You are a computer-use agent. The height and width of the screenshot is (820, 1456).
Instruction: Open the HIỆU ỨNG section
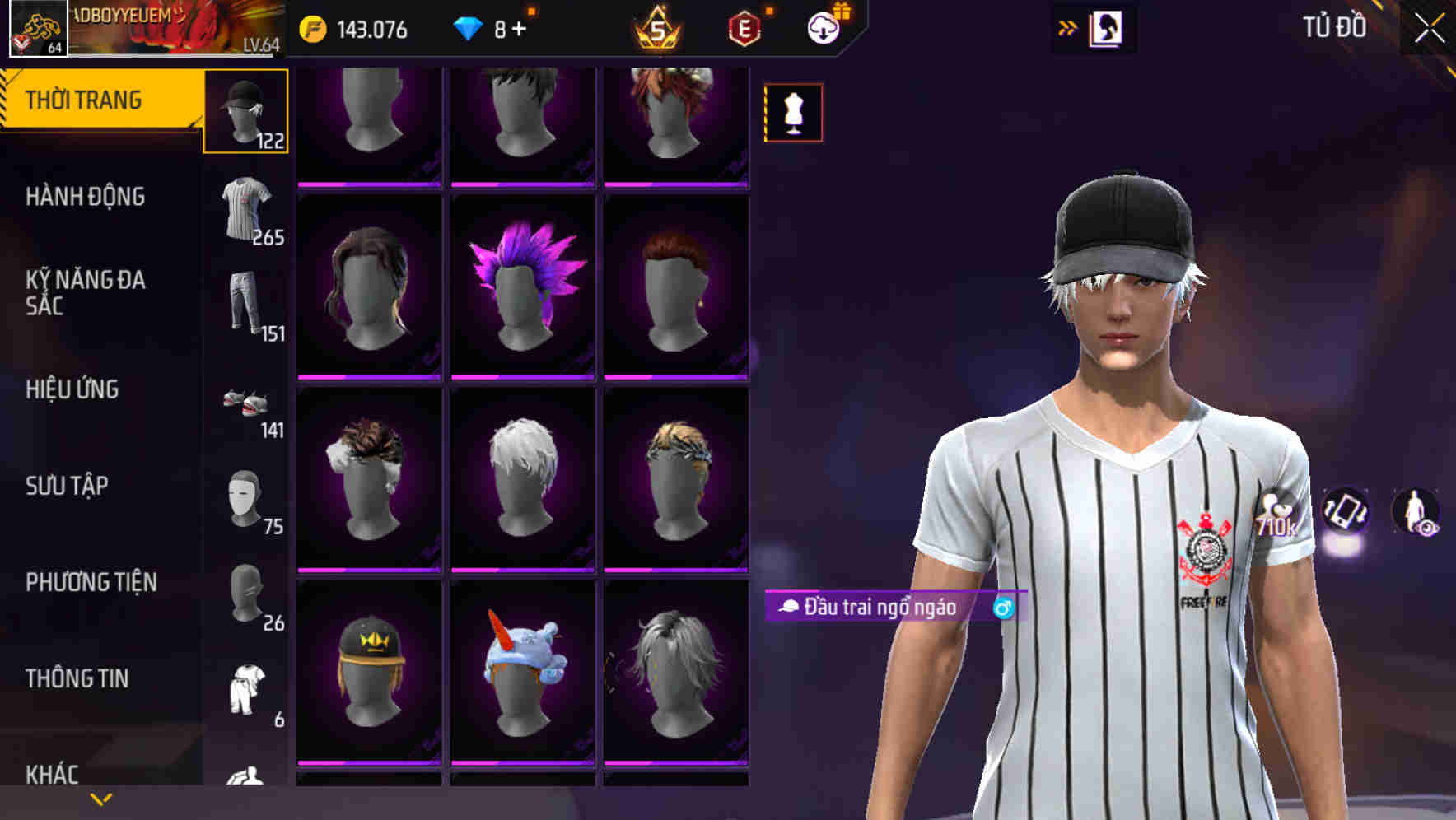coord(74,389)
